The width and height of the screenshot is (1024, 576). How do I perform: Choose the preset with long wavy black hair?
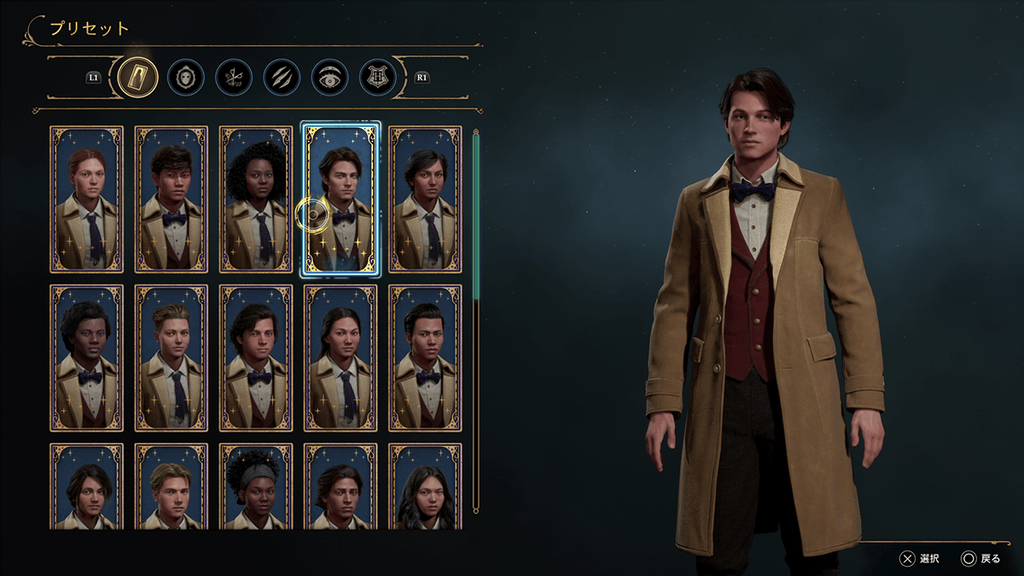[425, 487]
